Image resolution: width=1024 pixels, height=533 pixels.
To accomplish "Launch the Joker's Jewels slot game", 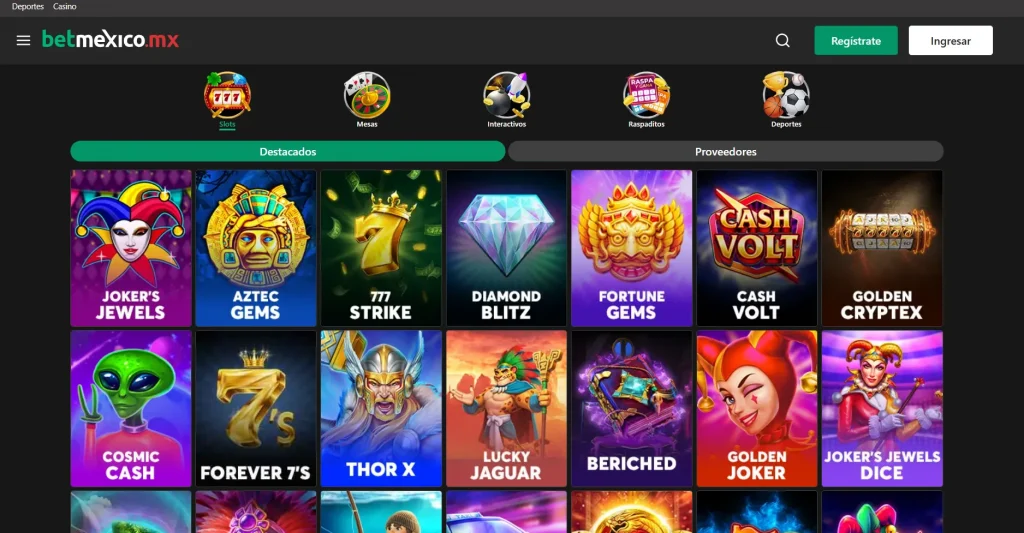I will coord(131,248).
